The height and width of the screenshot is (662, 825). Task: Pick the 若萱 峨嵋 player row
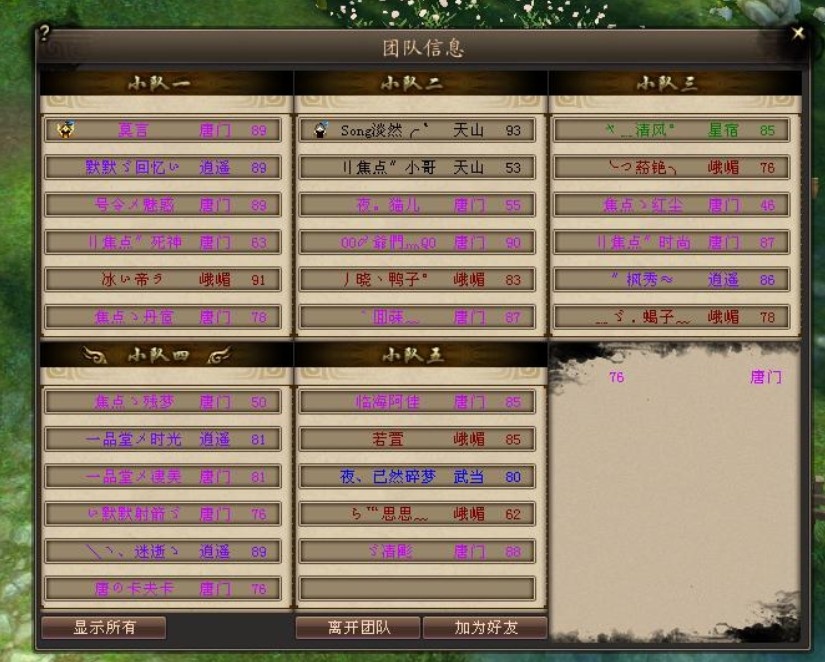point(417,439)
